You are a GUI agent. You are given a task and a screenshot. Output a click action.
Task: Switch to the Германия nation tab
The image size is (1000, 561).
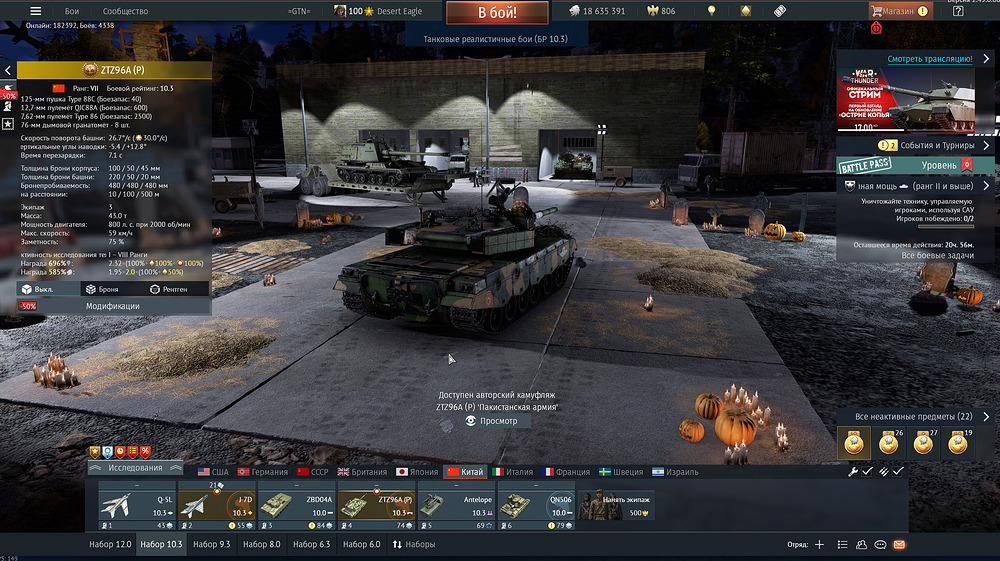[262, 472]
